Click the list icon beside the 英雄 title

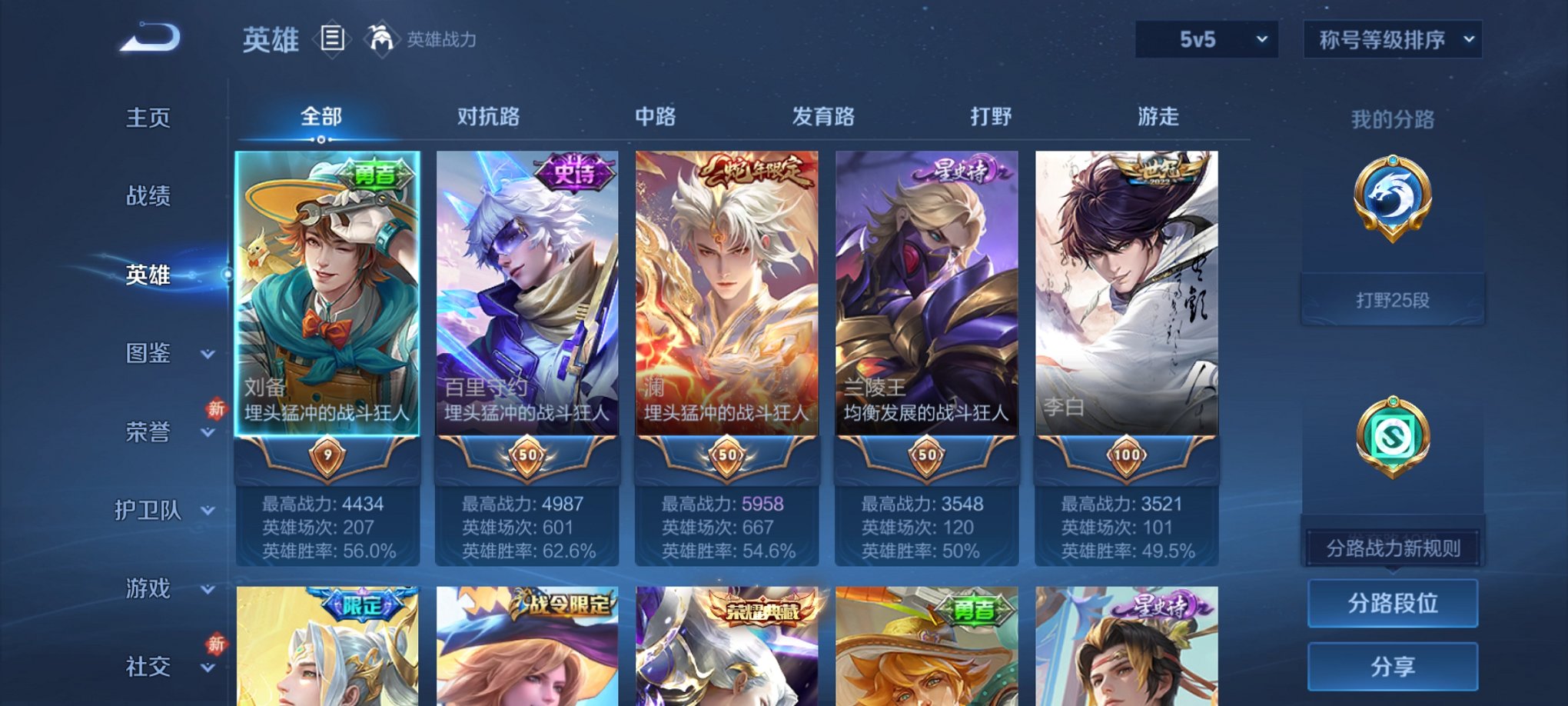(334, 39)
